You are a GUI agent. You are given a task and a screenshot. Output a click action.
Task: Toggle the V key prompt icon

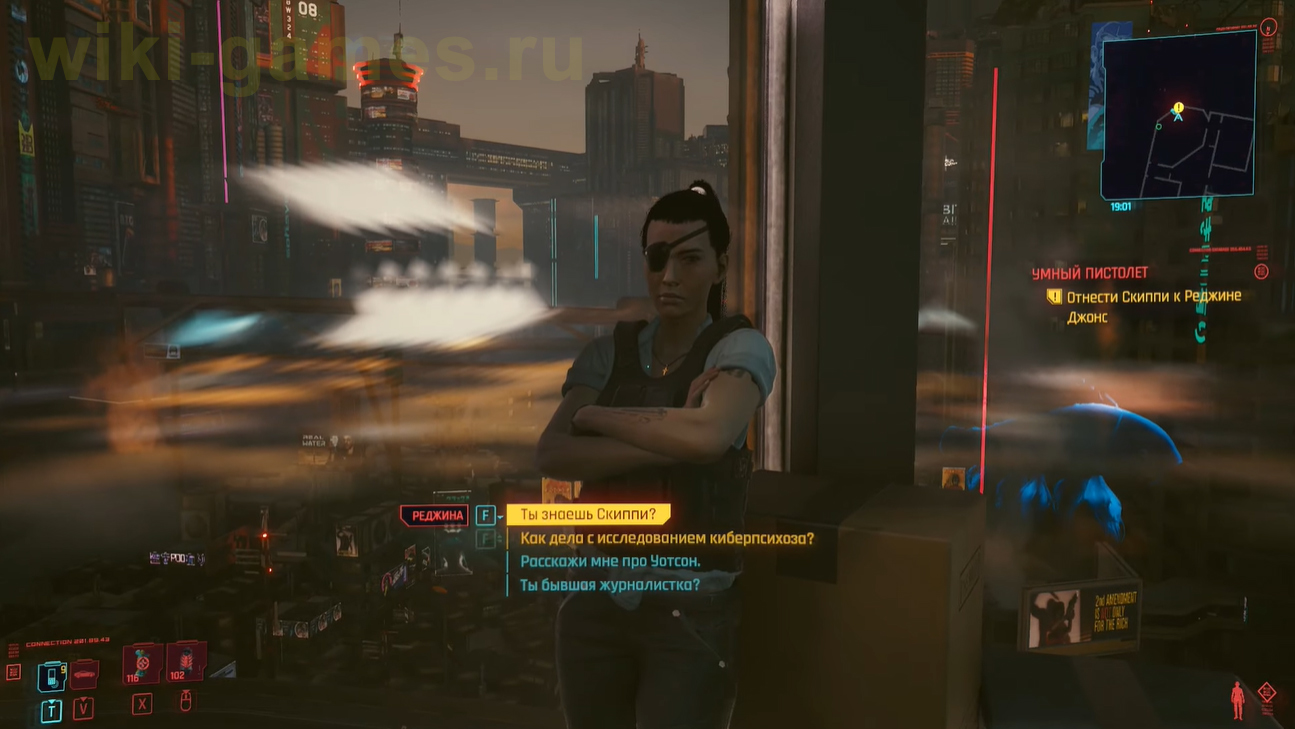point(84,710)
